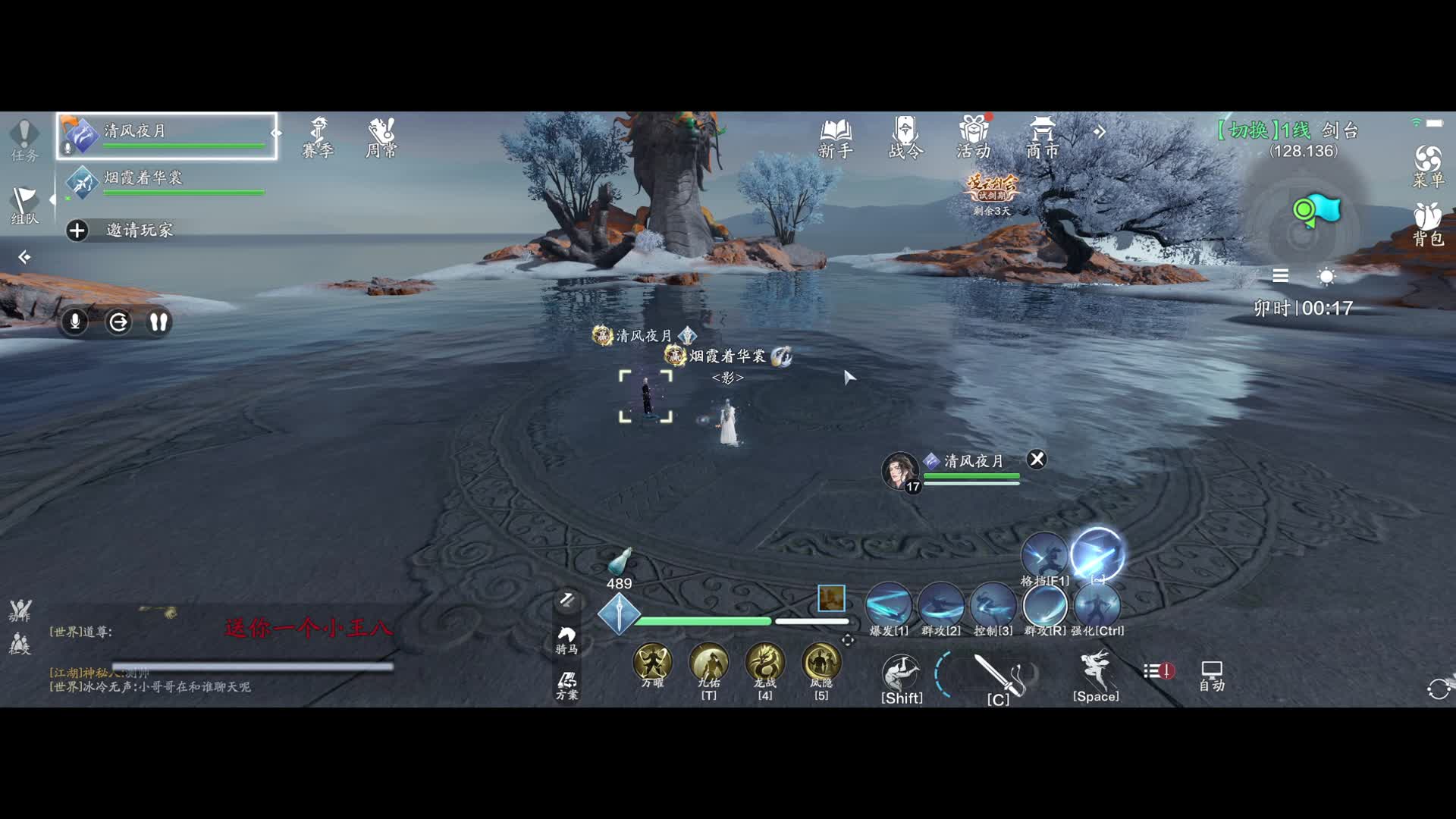The height and width of the screenshot is (819, 1456).
Task: Open the 组队 team panel
Action: (x=24, y=206)
